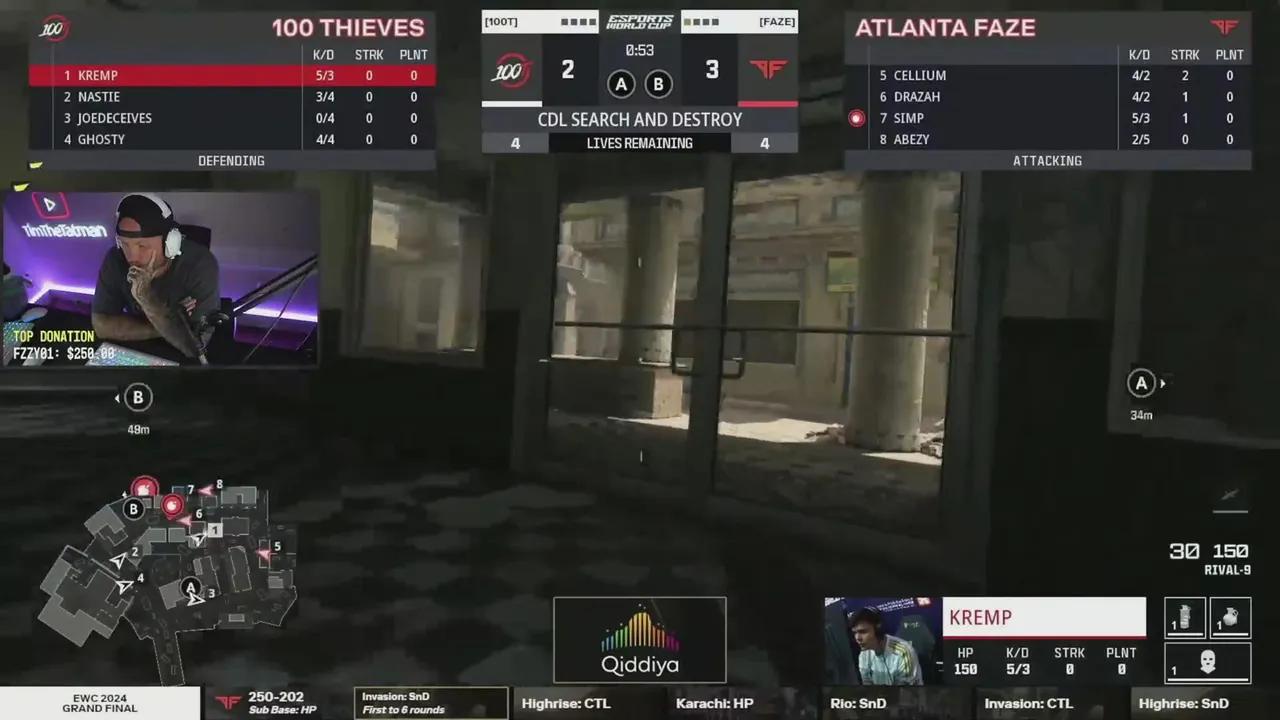Toggle the red status dot beside SIMP

[856, 118]
